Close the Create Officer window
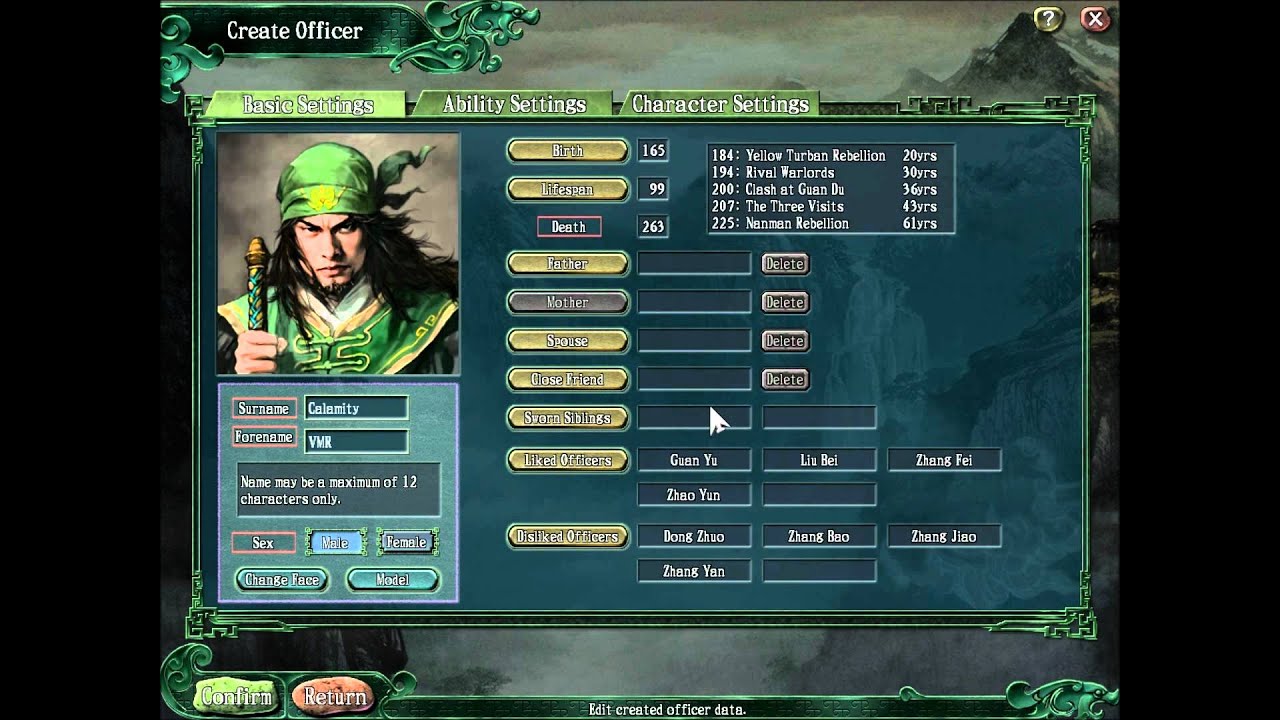 point(1095,19)
